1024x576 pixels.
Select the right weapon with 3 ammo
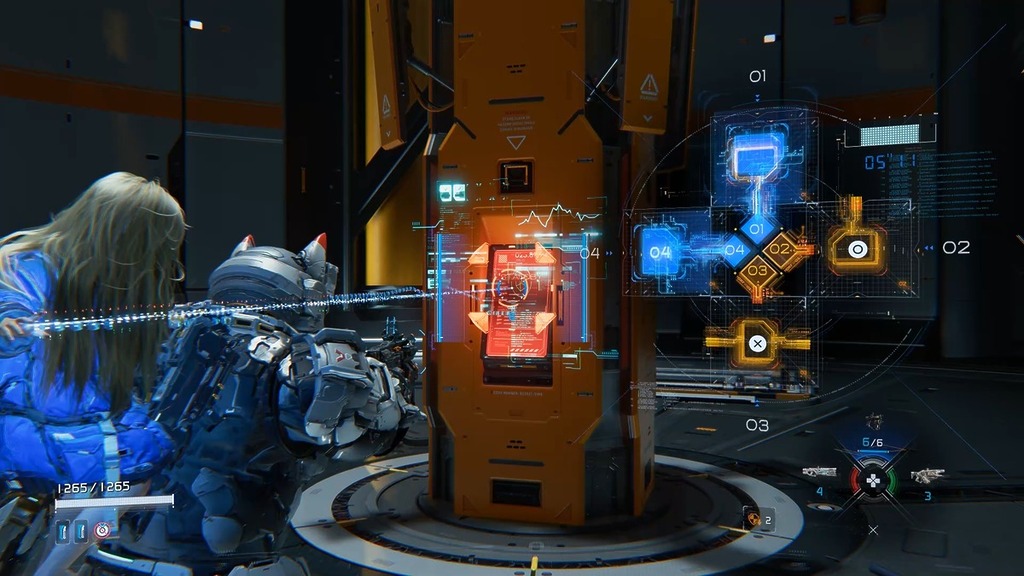tap(926, 475)
